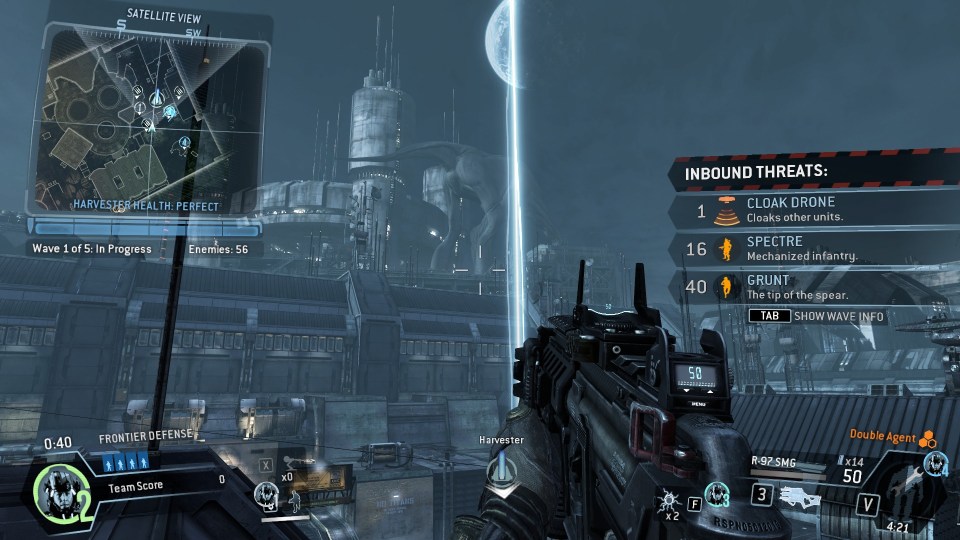The image size is (960, 540).
Task: Click the friendly pilot marker on the minimap
Action: point(170,112)
